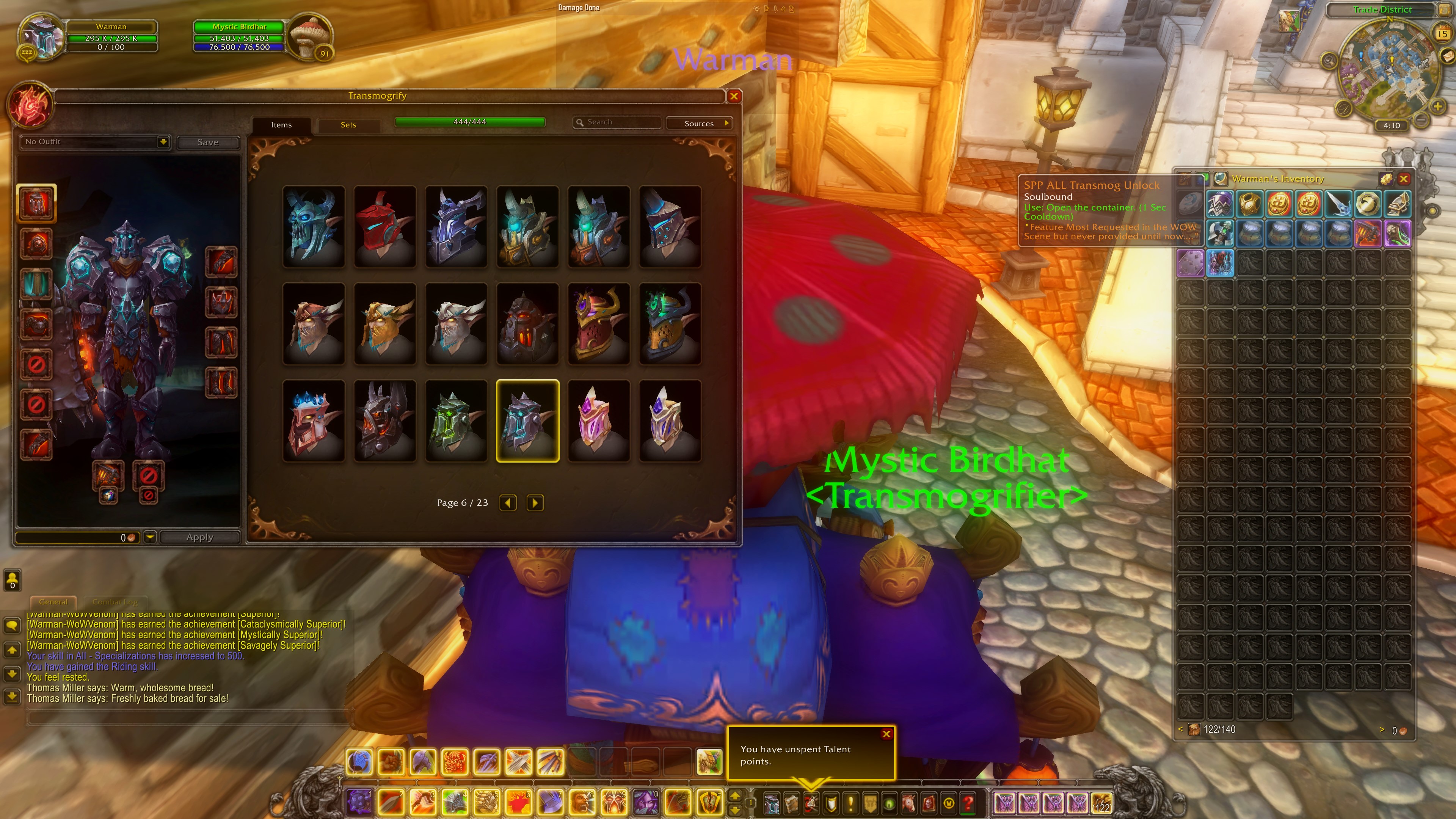Viewport: 1456px width, 819px height.
Task: Open the No Outfit dropdown
Action: [163, 141]
